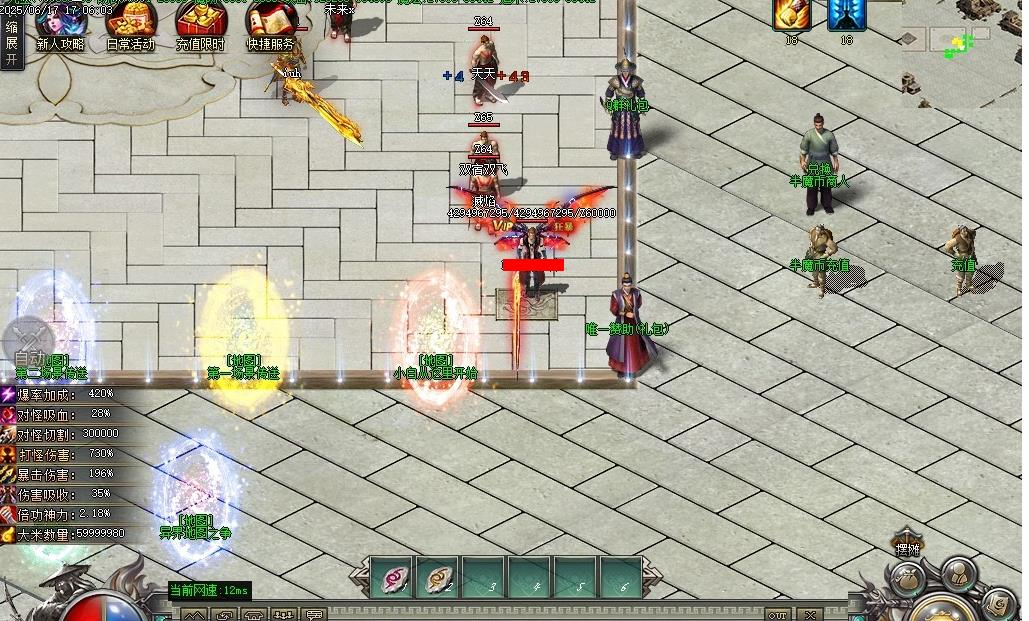Image resolution: width=1029 pixels, height=621 pixels.
Task: Click the fiery golden fist buff icon
Action: (x=791, y=15)
